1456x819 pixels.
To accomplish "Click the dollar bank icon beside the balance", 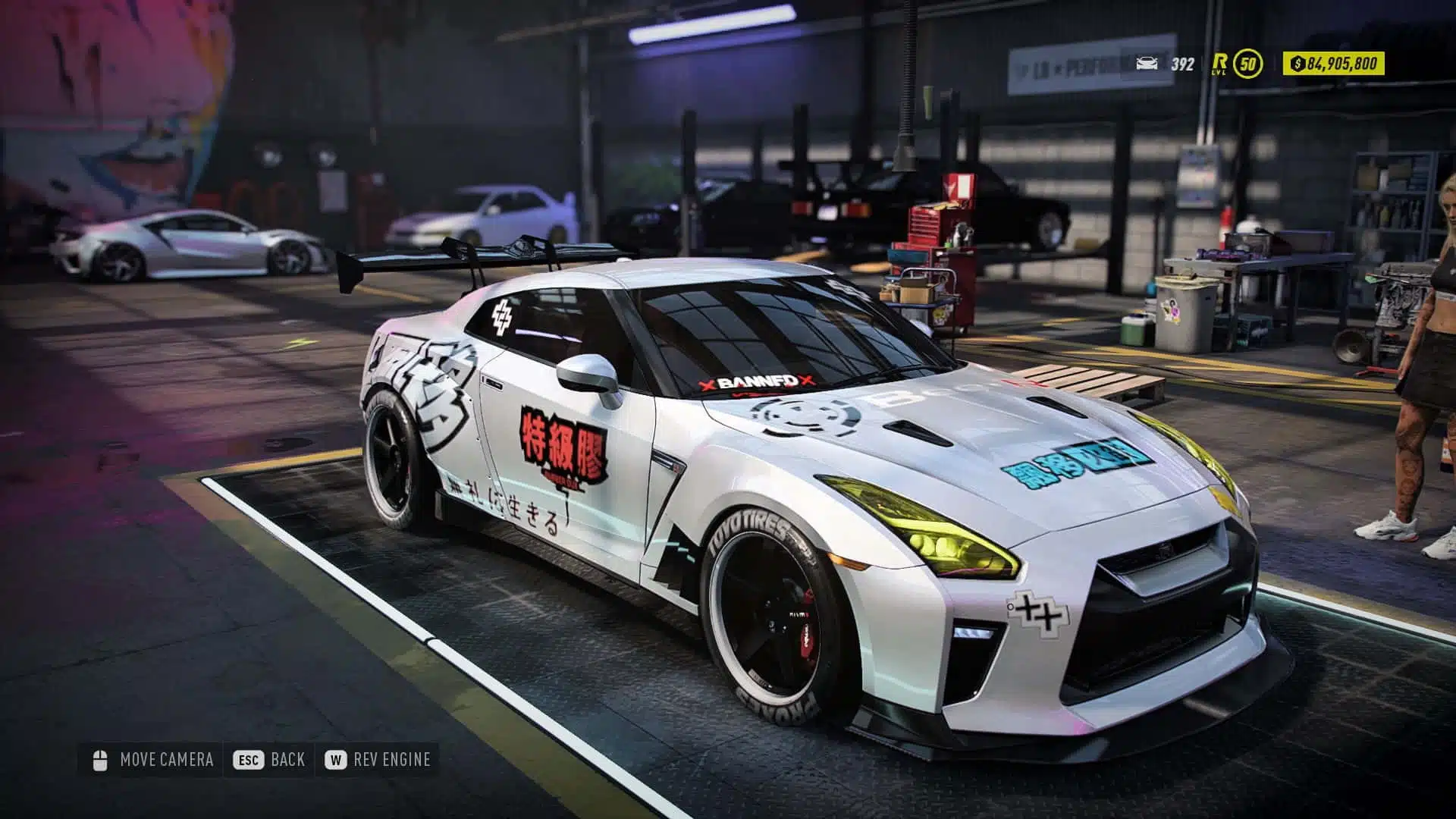I will [x=1298, y=65].
